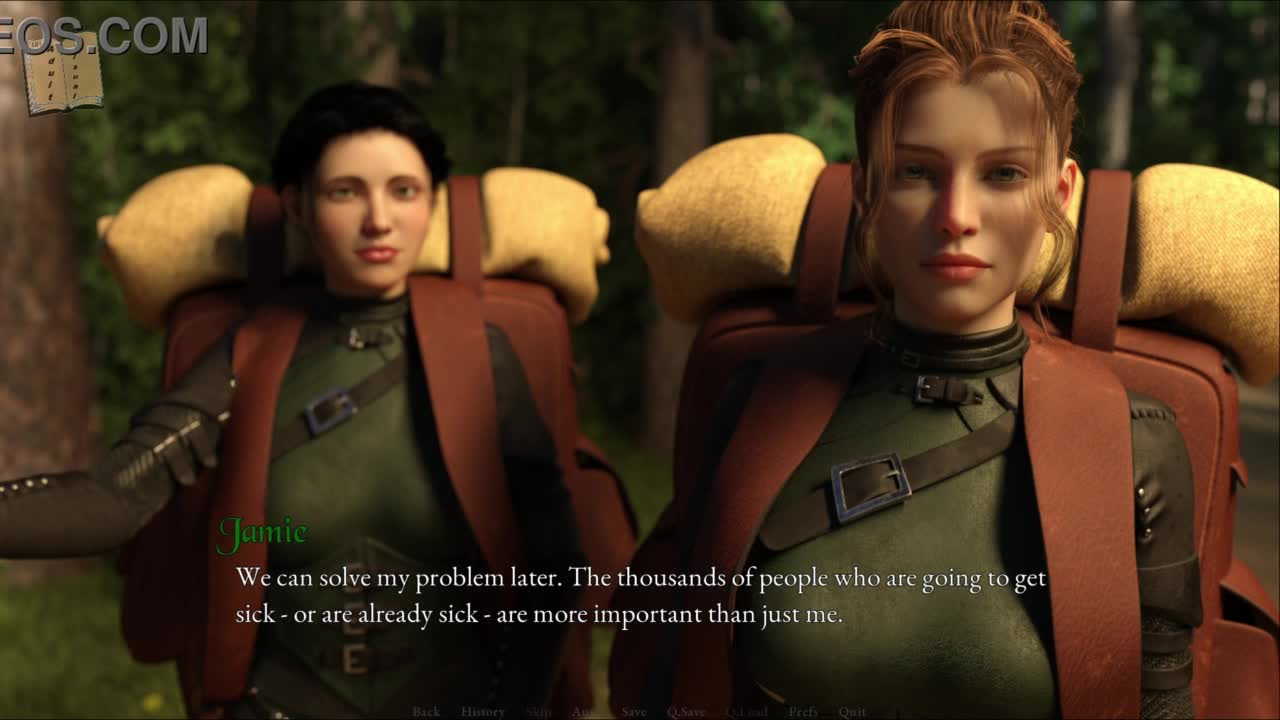Image resolution: width=1280 pixels, height=720 pixels.
Task: Go back one line with Back
Action: (x=426, y=712)
